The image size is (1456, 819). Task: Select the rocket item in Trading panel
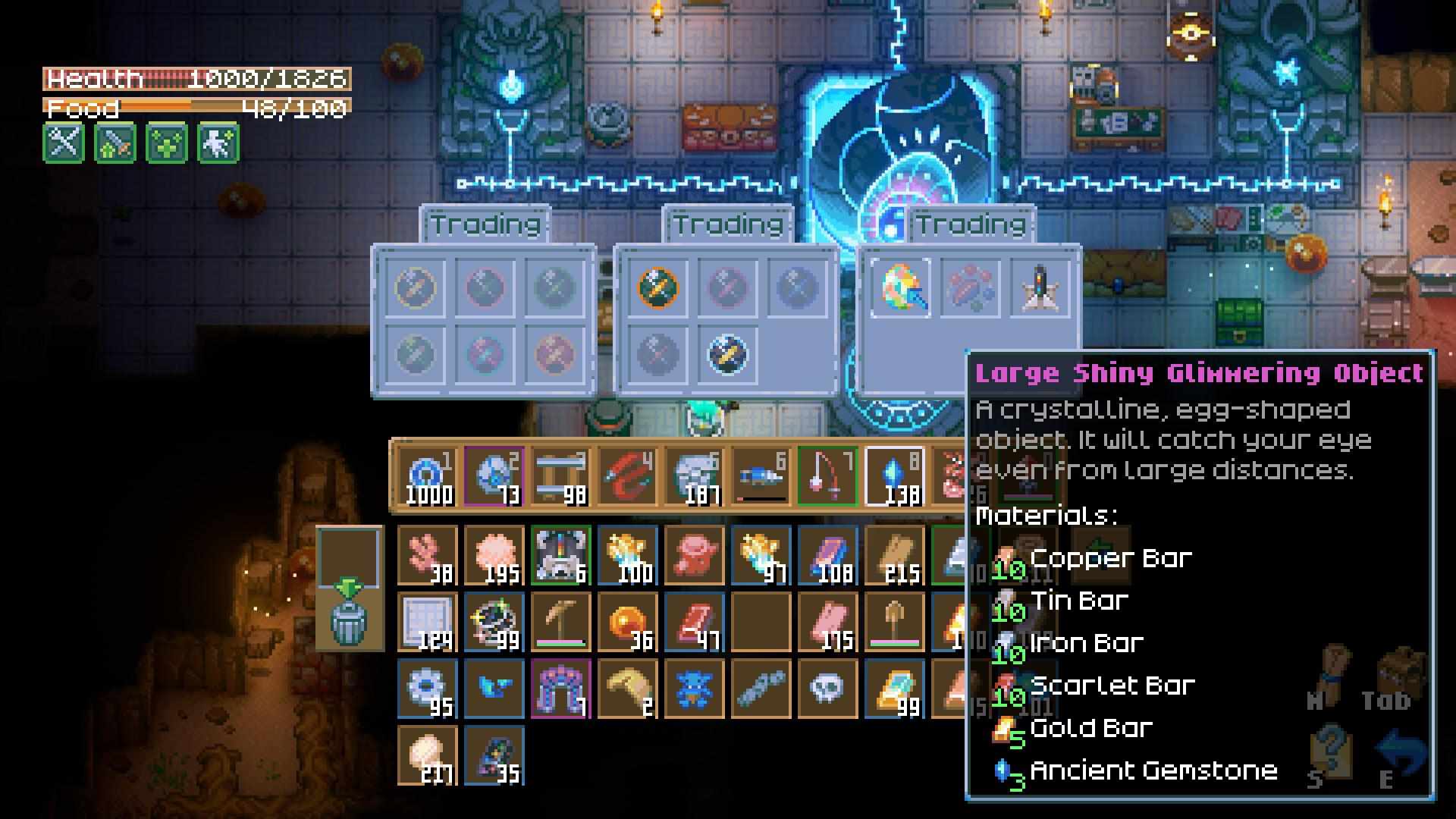point(1040,287)
